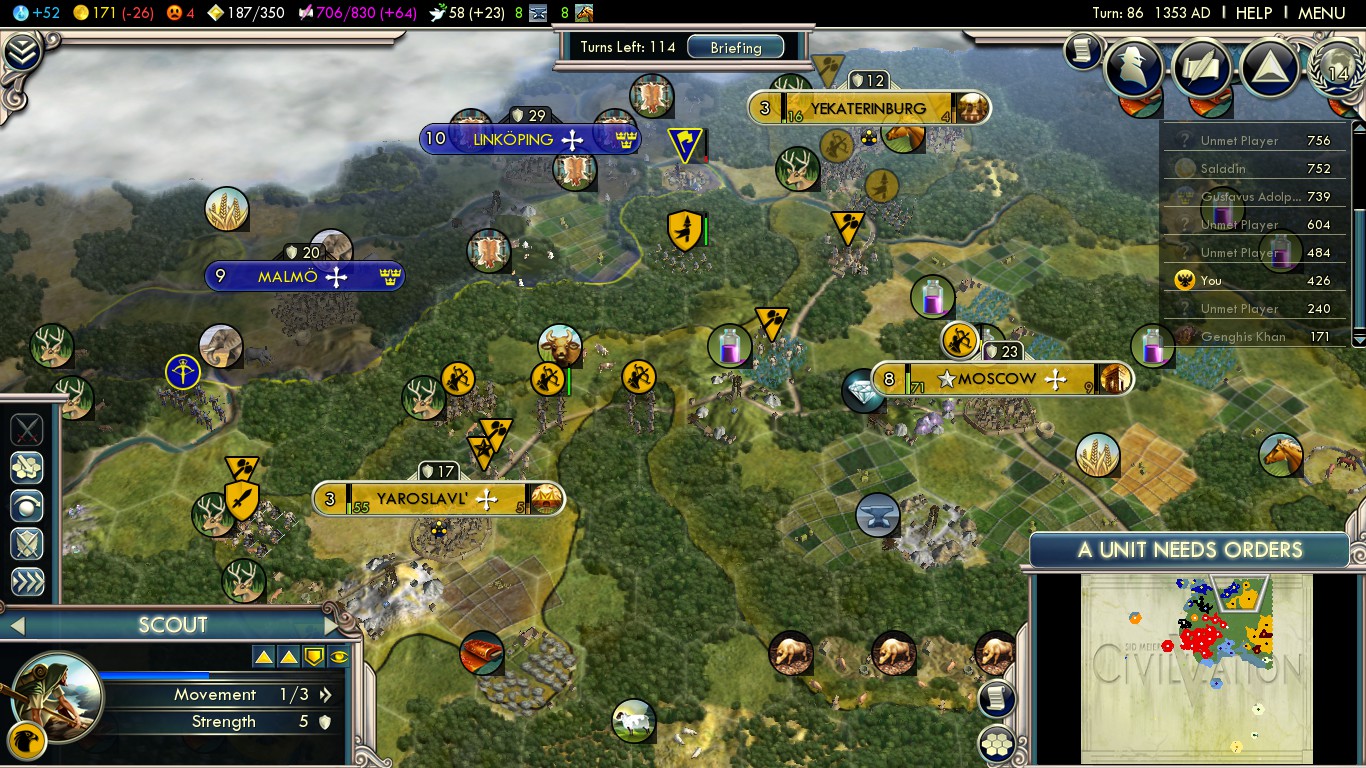
Task: Open social policies scroll-and-quill icon
Action: pyautogui.click(x=1203, y=66)
